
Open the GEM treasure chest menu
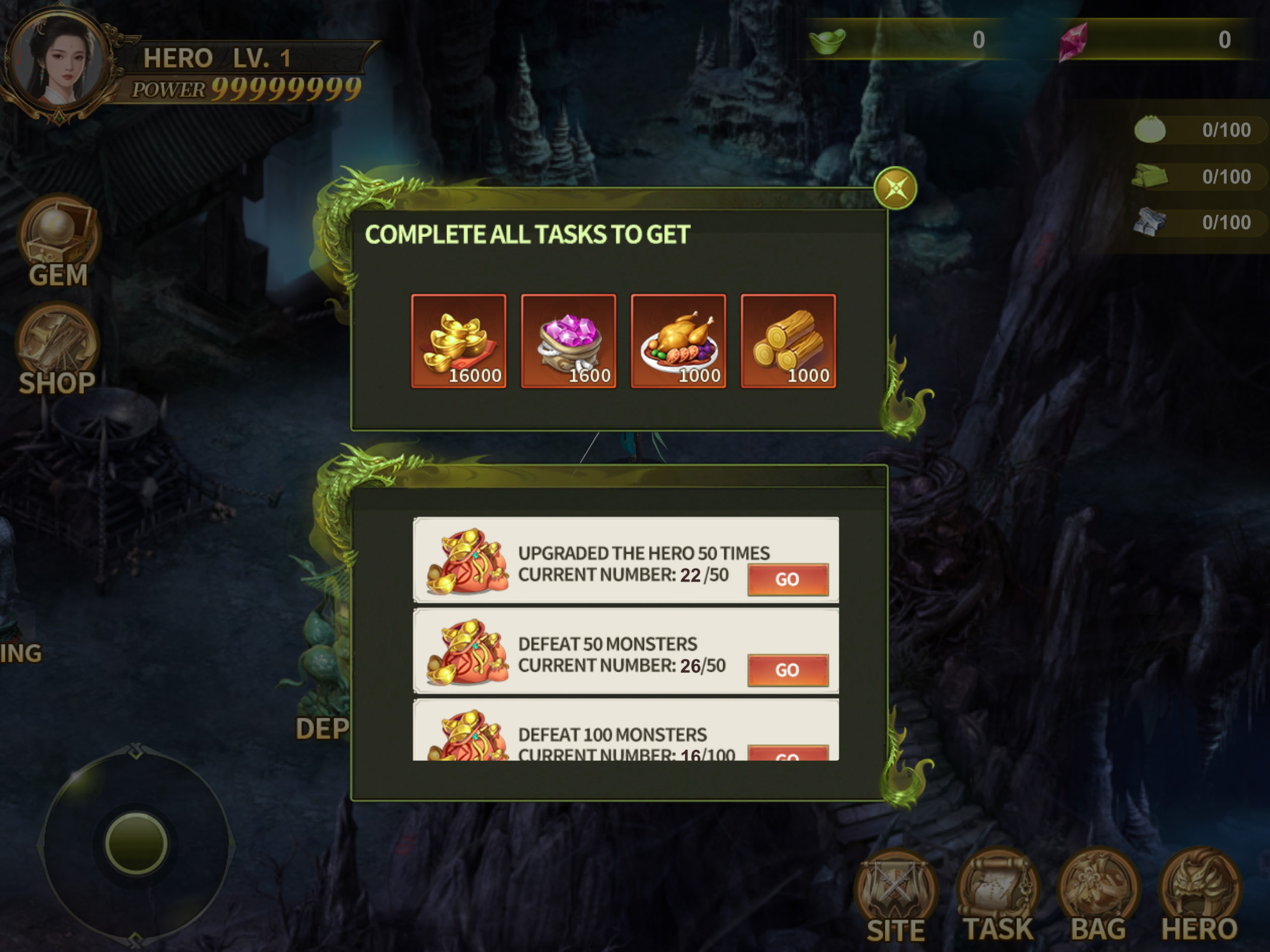[x=58, y=241]
